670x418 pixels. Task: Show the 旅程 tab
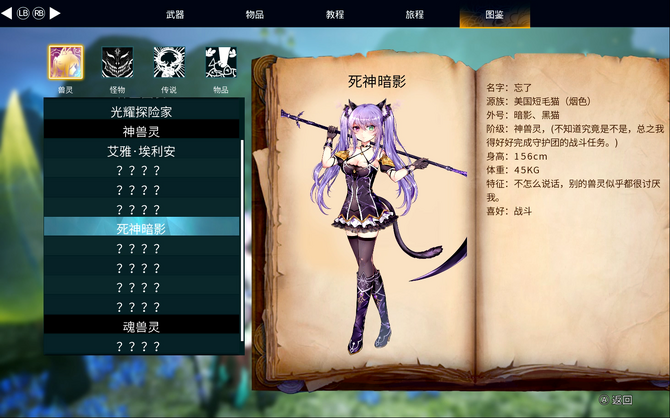[x=414, y=15]
